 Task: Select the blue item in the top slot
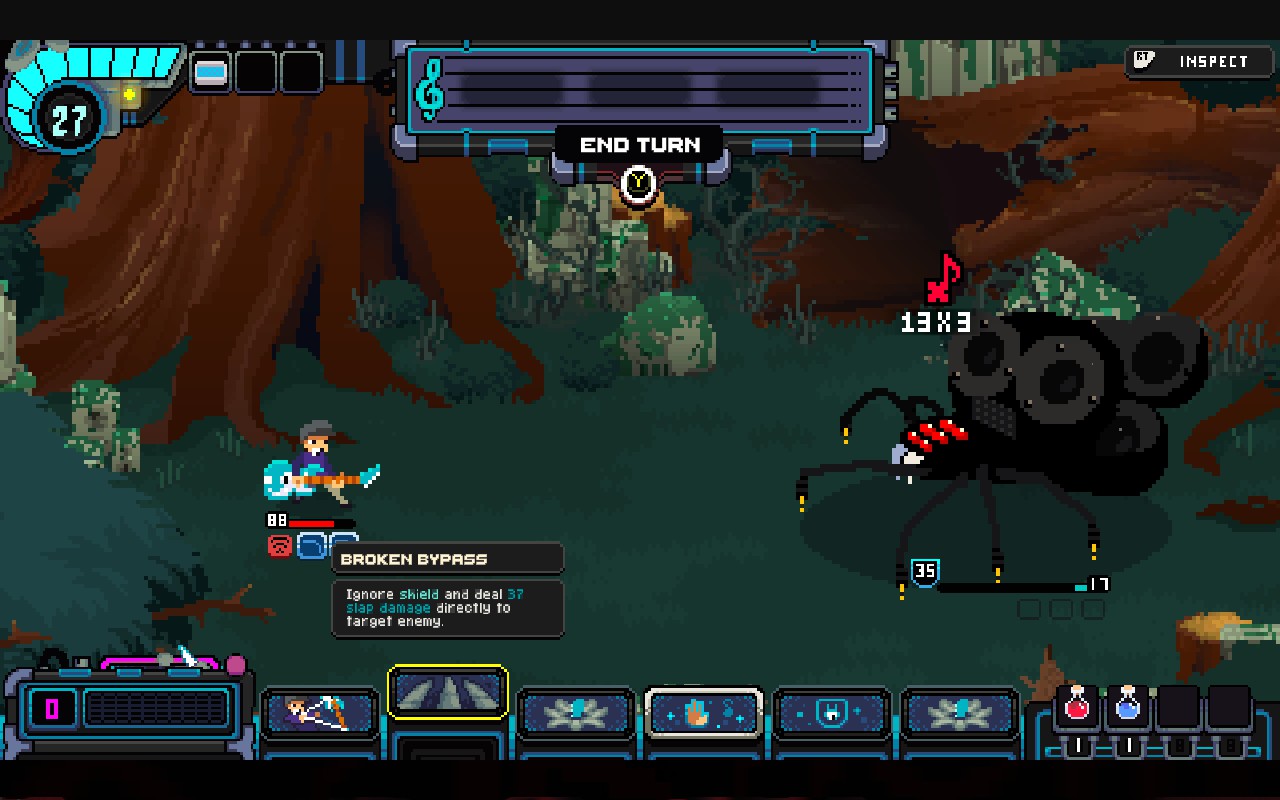click(x=211, y=72)
